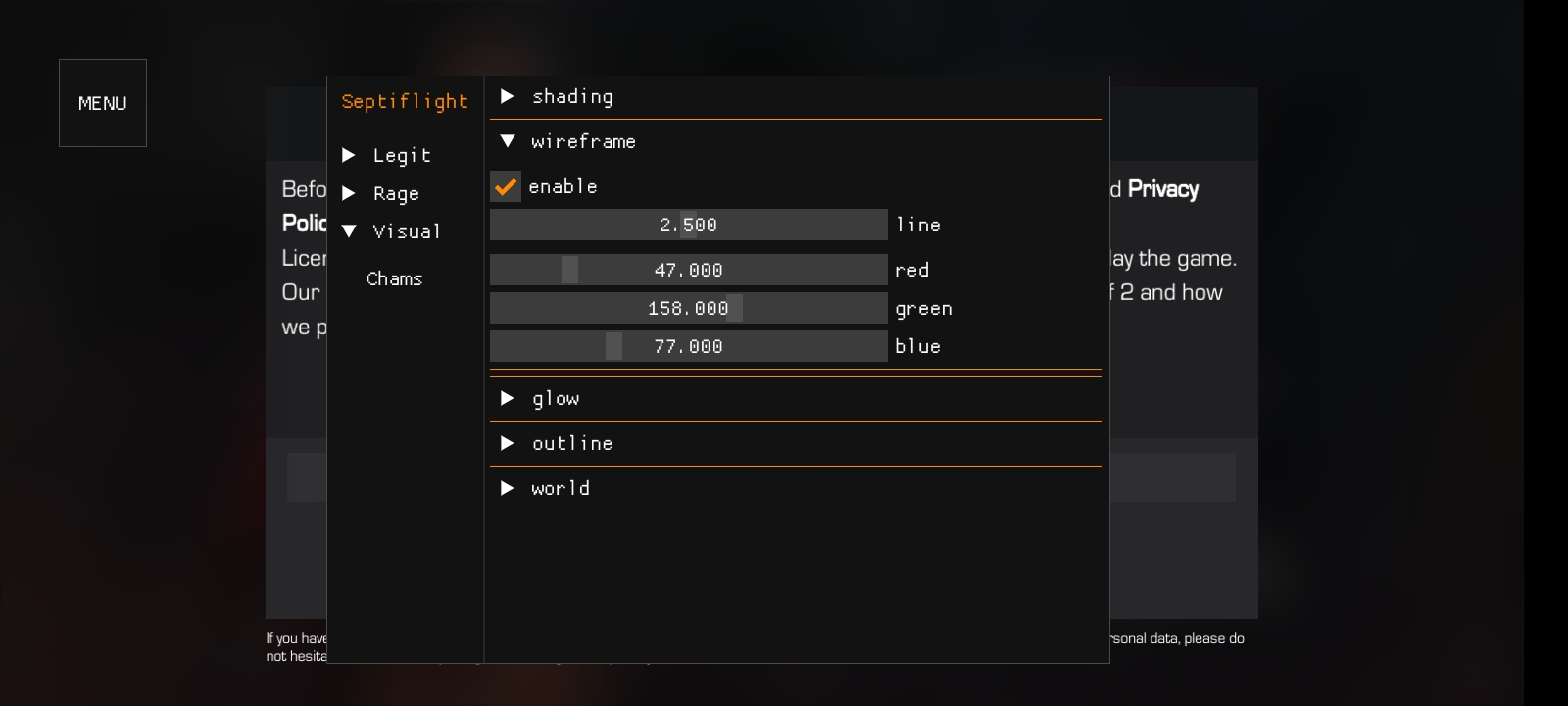Click the arrow icon next to outline
This screenshot has height=706, width=1568.
tap(509, 443)
